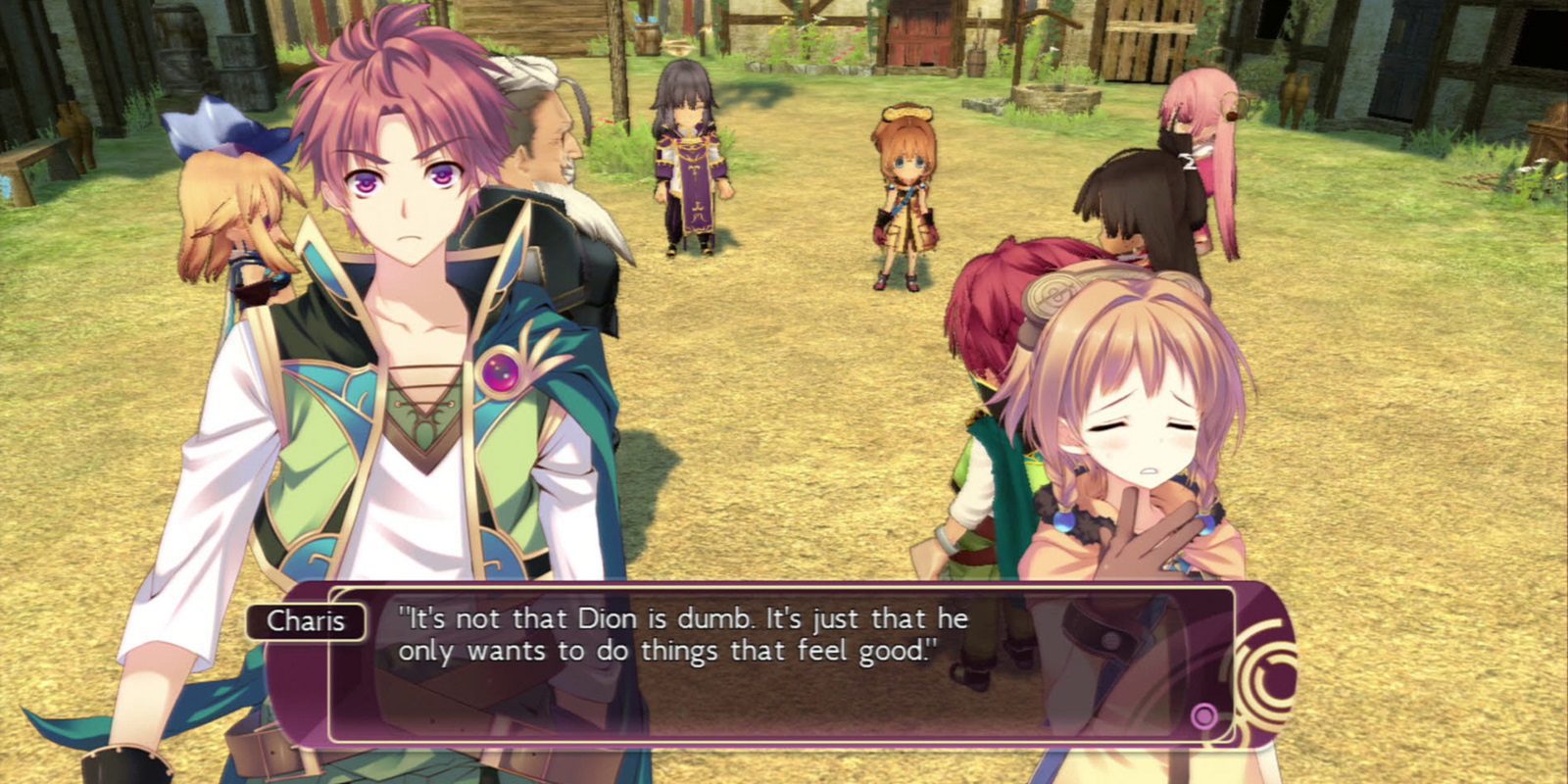Click the purple dialogue advance indicator
The width and height of the screenshot is (1568, 784).
tap(1202, 715)
